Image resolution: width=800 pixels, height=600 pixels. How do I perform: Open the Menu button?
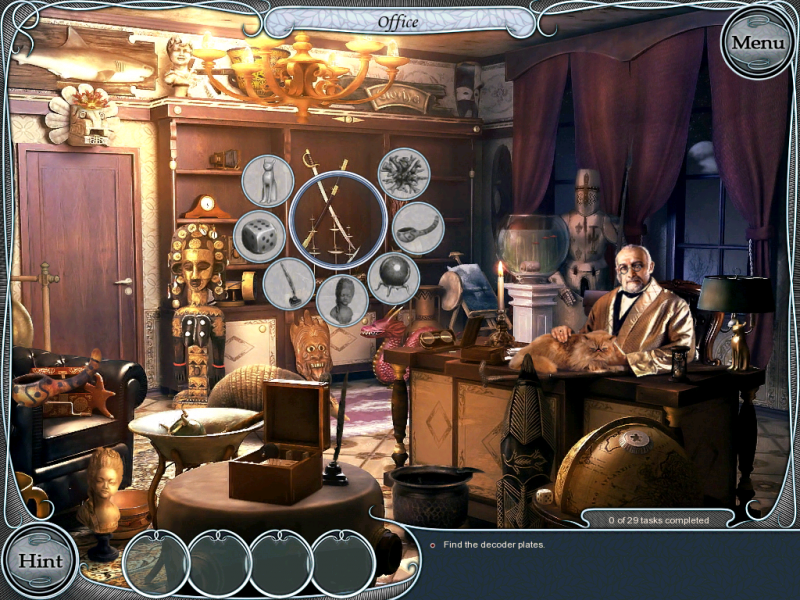[757, 42]
